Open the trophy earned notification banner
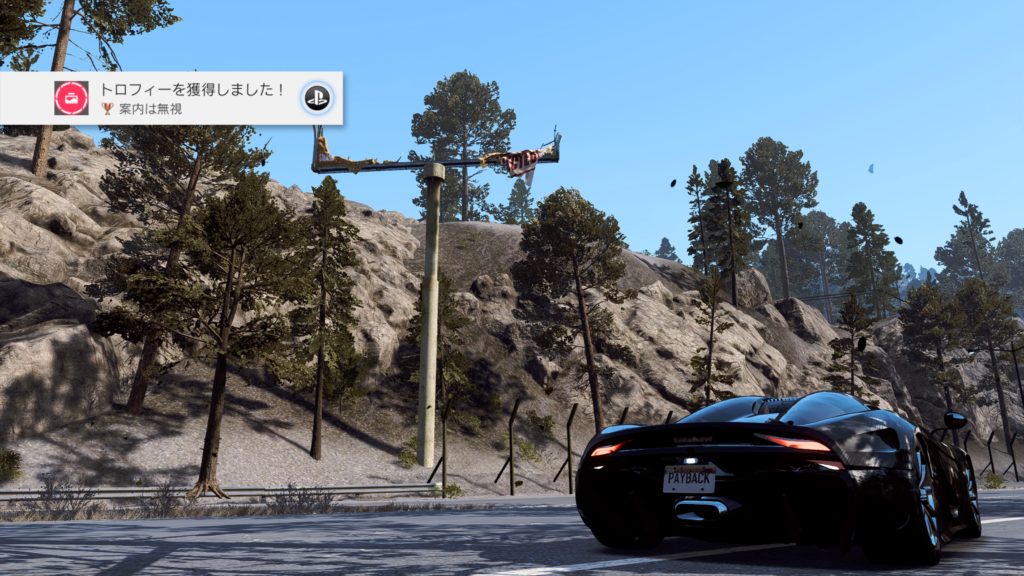The height and width of the screenshot is (576, 1024). (x=190, y=98)
